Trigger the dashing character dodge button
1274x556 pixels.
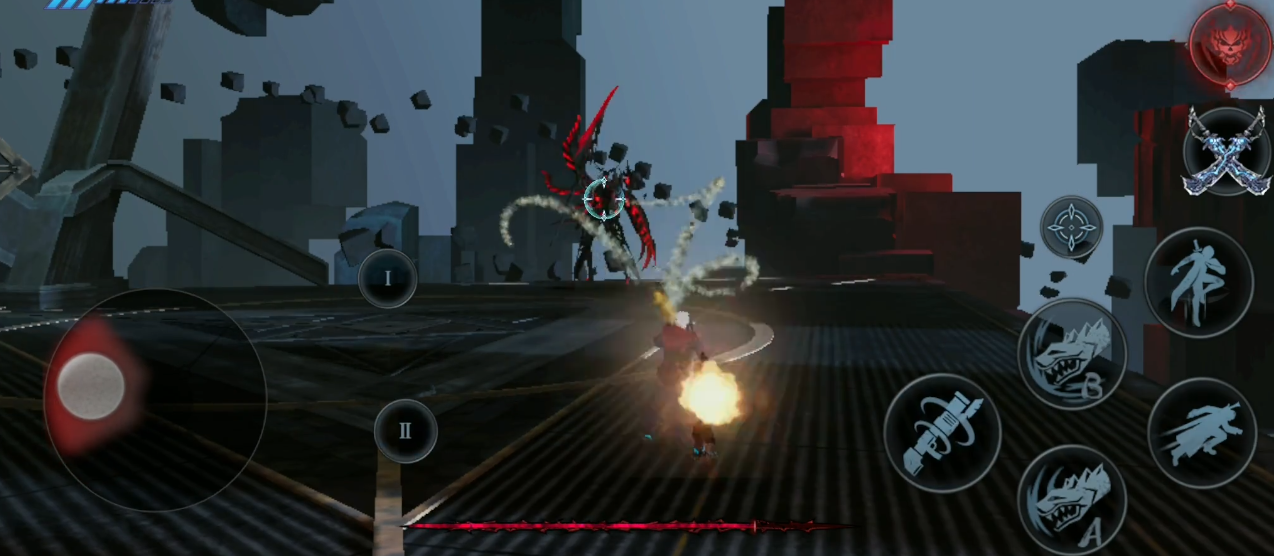1201,432
